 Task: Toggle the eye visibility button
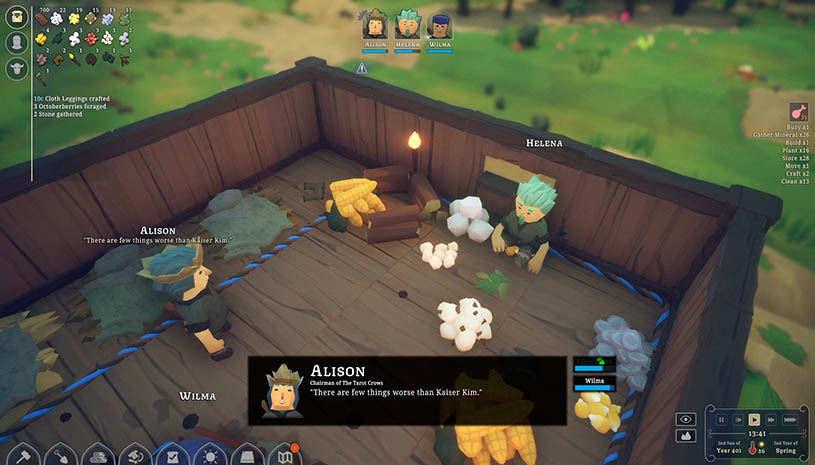coord(685,419)
